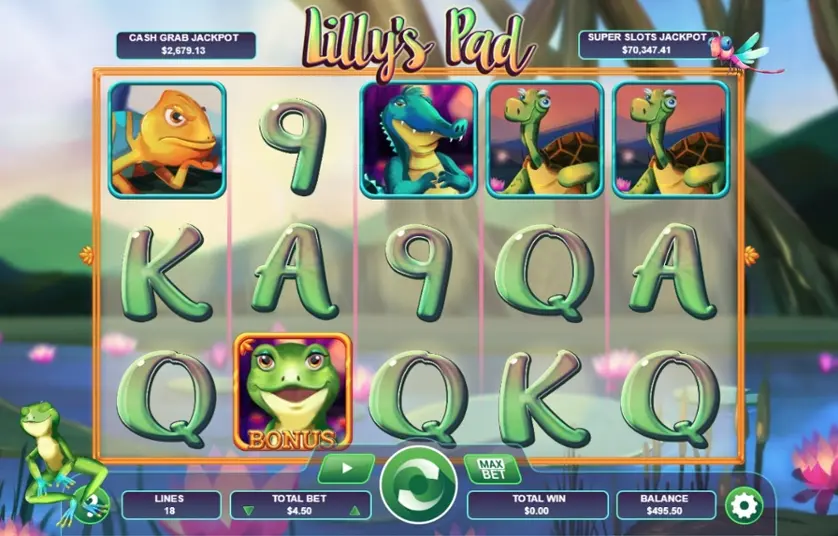Open the help question mark button
The width and height of the screenshot is (838, 536).
point(93,506)
